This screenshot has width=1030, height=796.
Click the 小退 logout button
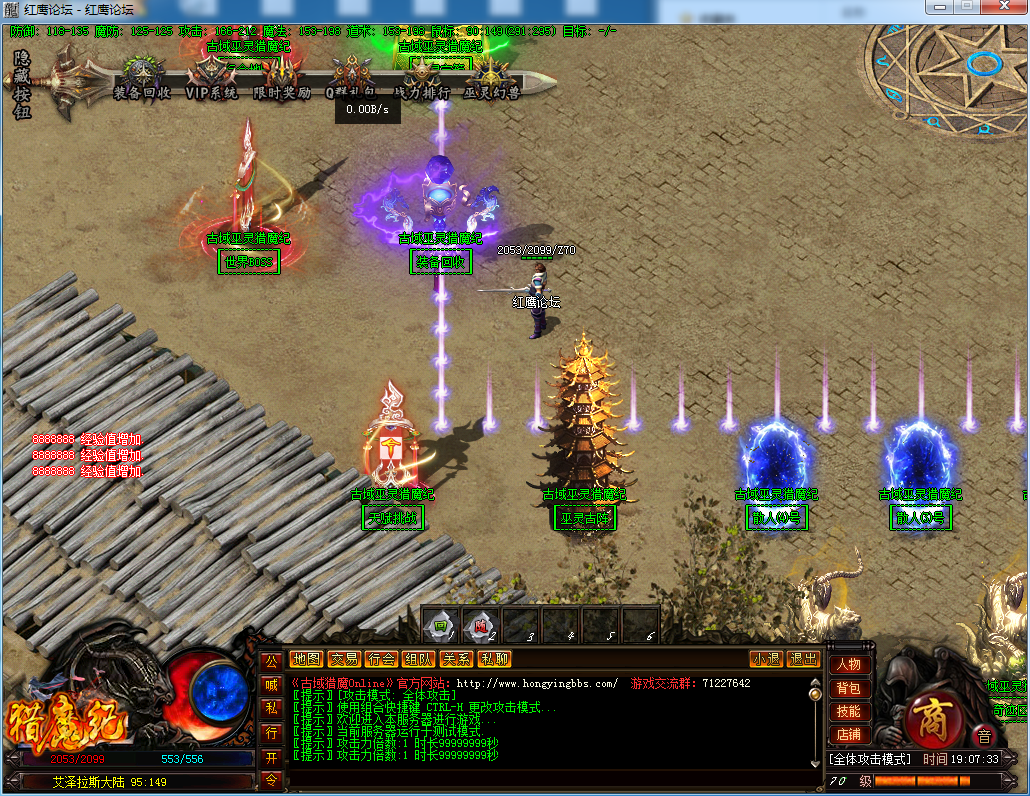coord(767,659)
